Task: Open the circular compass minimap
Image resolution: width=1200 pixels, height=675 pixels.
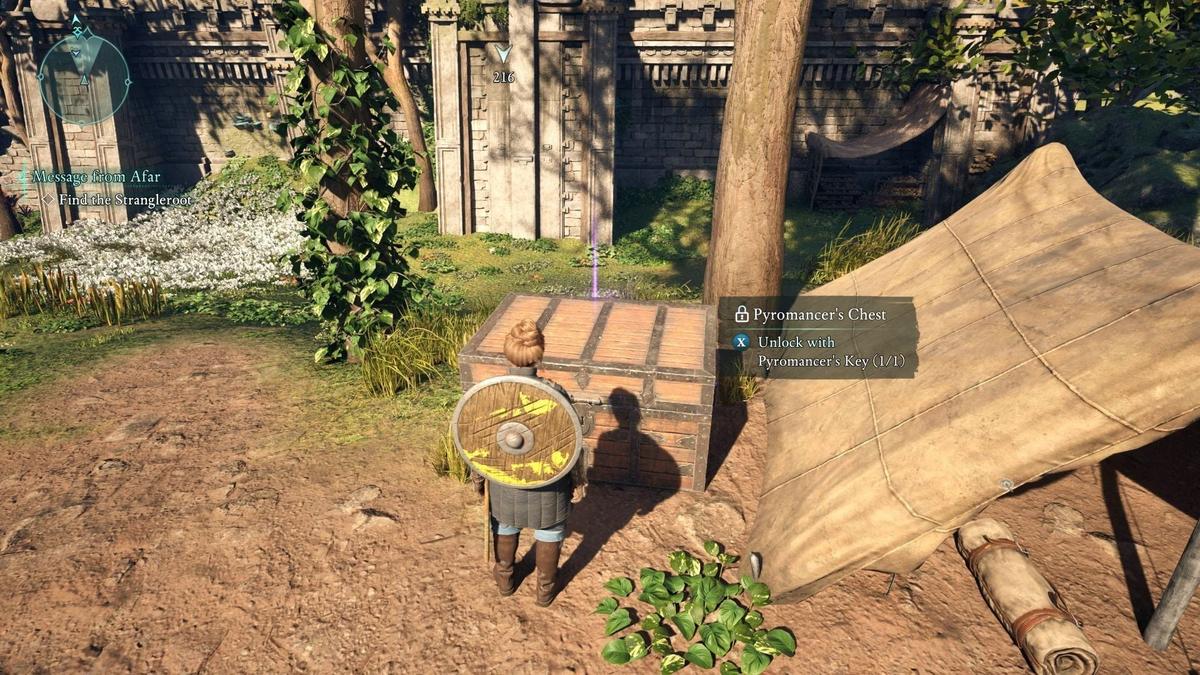Action: click(84, 78)
